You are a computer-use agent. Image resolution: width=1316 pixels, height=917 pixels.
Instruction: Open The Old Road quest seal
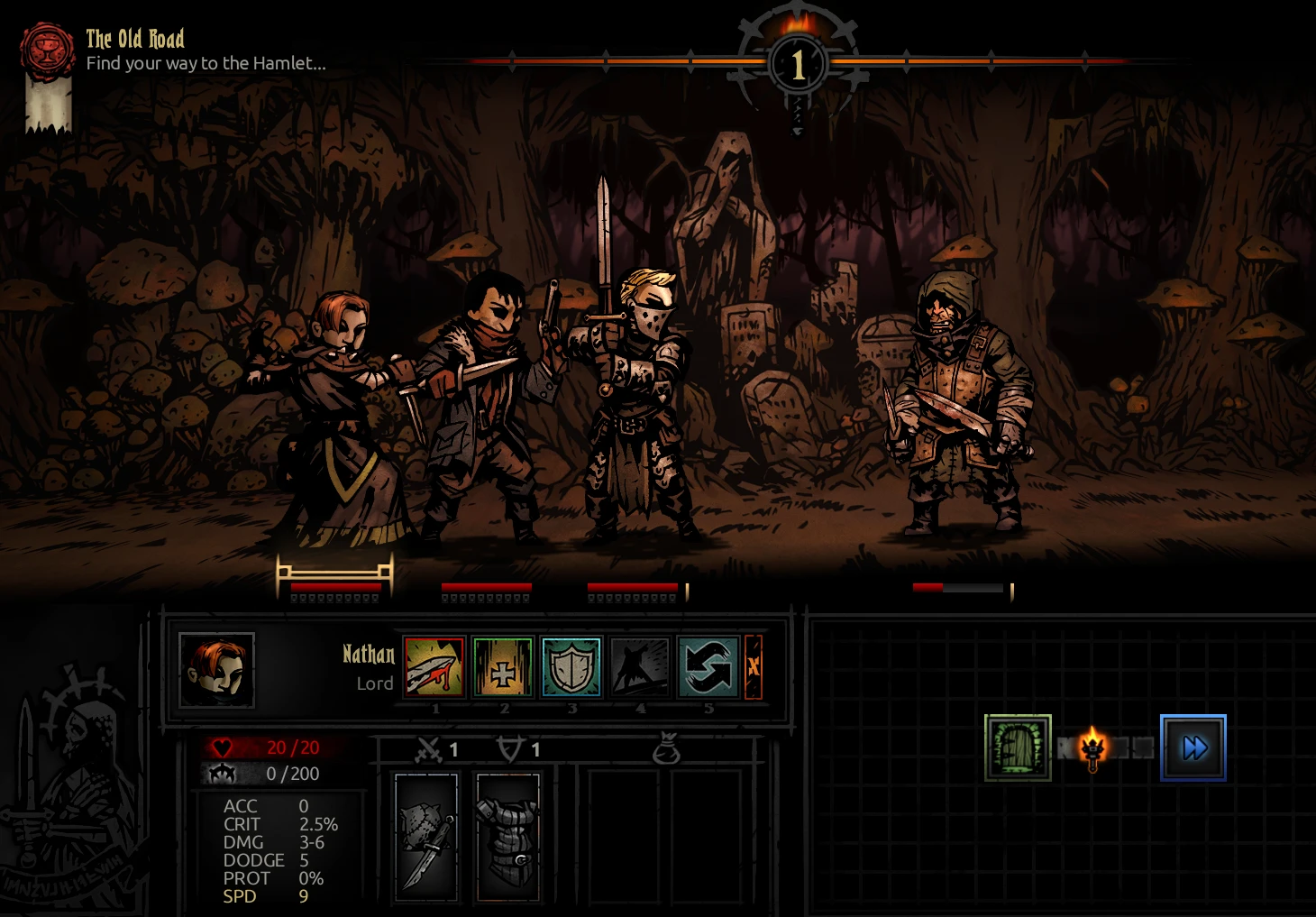point(49,50)
